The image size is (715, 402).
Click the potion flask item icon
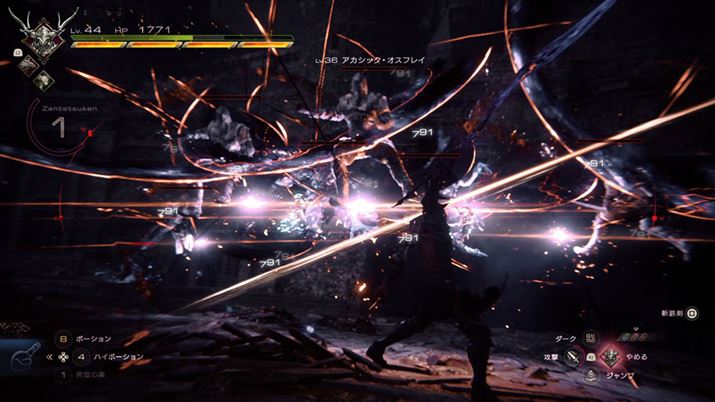click(x=26, y=357)
